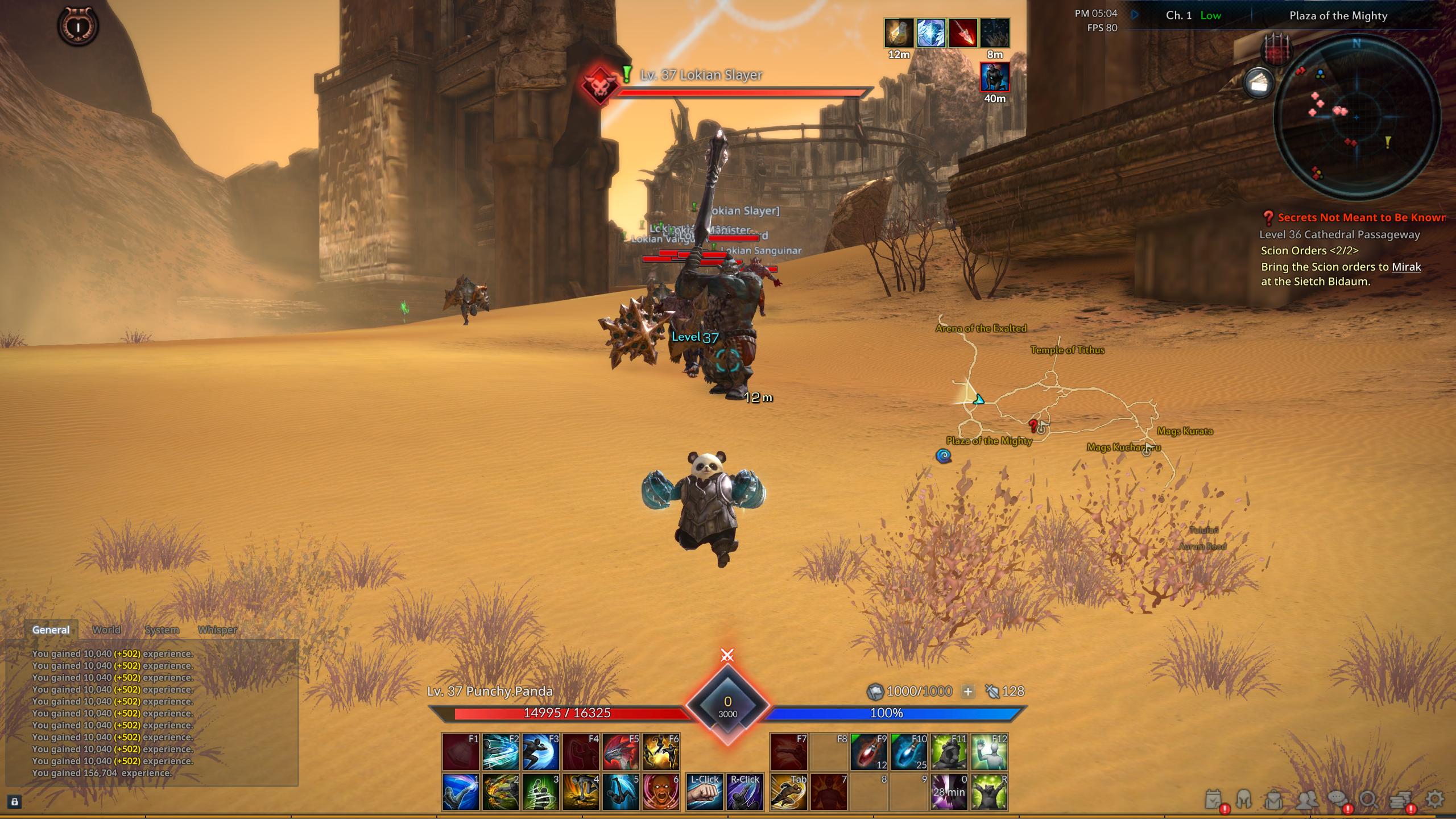Image resolution: width=1456 pixels, height=819 pixels.
Task: Open the backpack inventory icon
Action: click(1274, 800)
